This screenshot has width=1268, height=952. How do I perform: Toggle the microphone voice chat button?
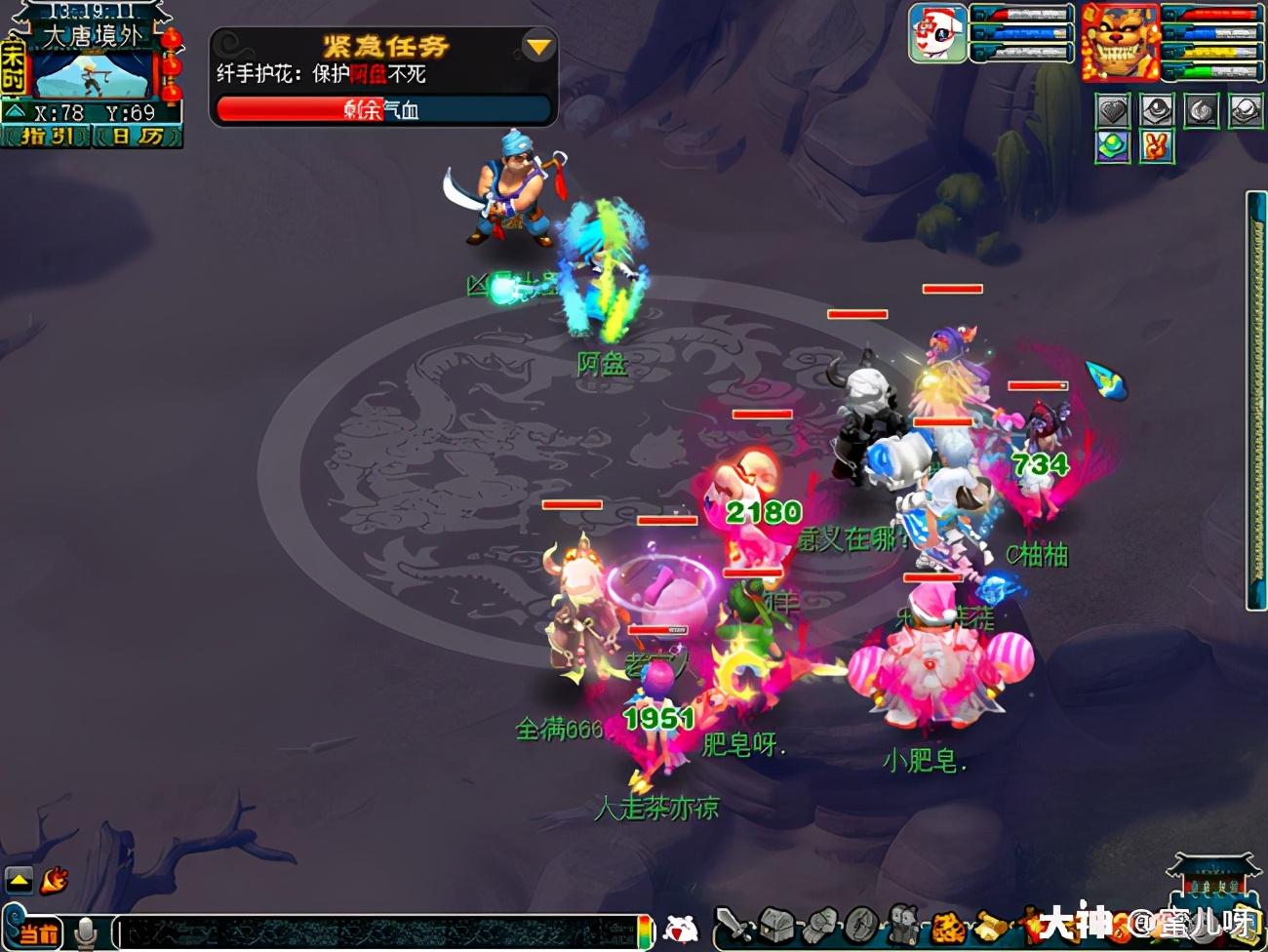(86, 932)
